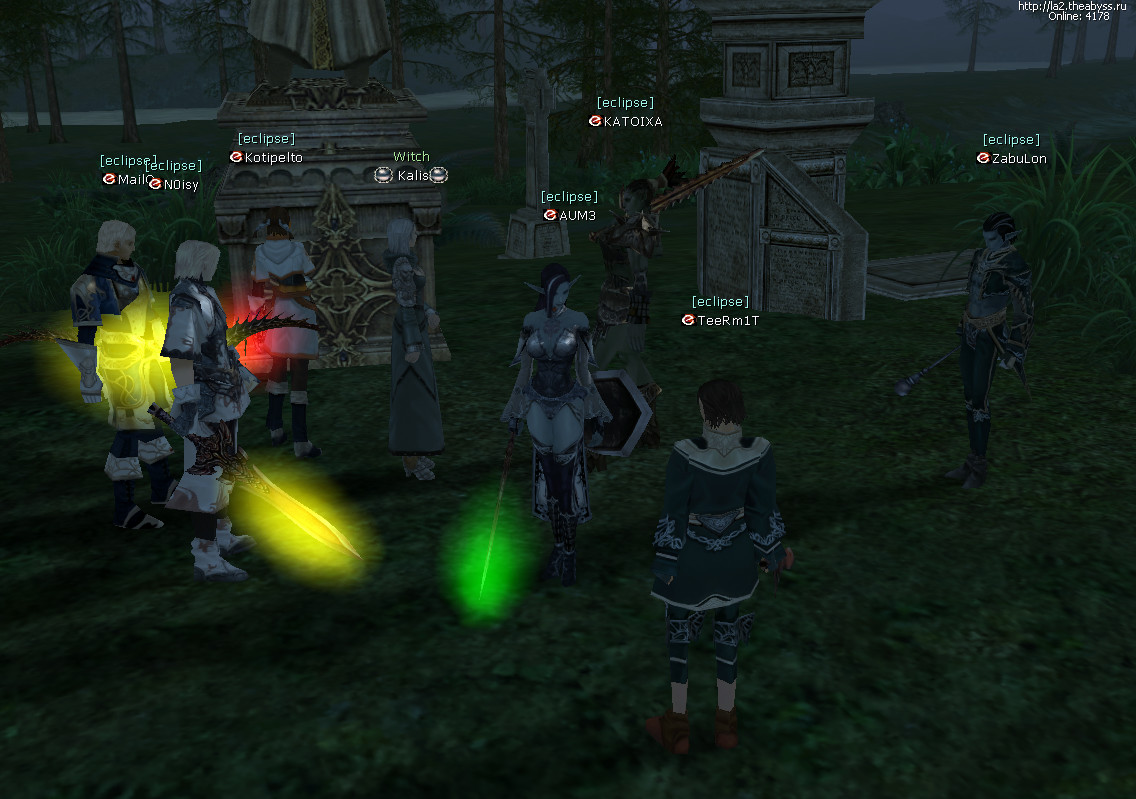1136x799 pixels.
Task: Select the Kotipelto player nameplate
Action: (273, 157)
